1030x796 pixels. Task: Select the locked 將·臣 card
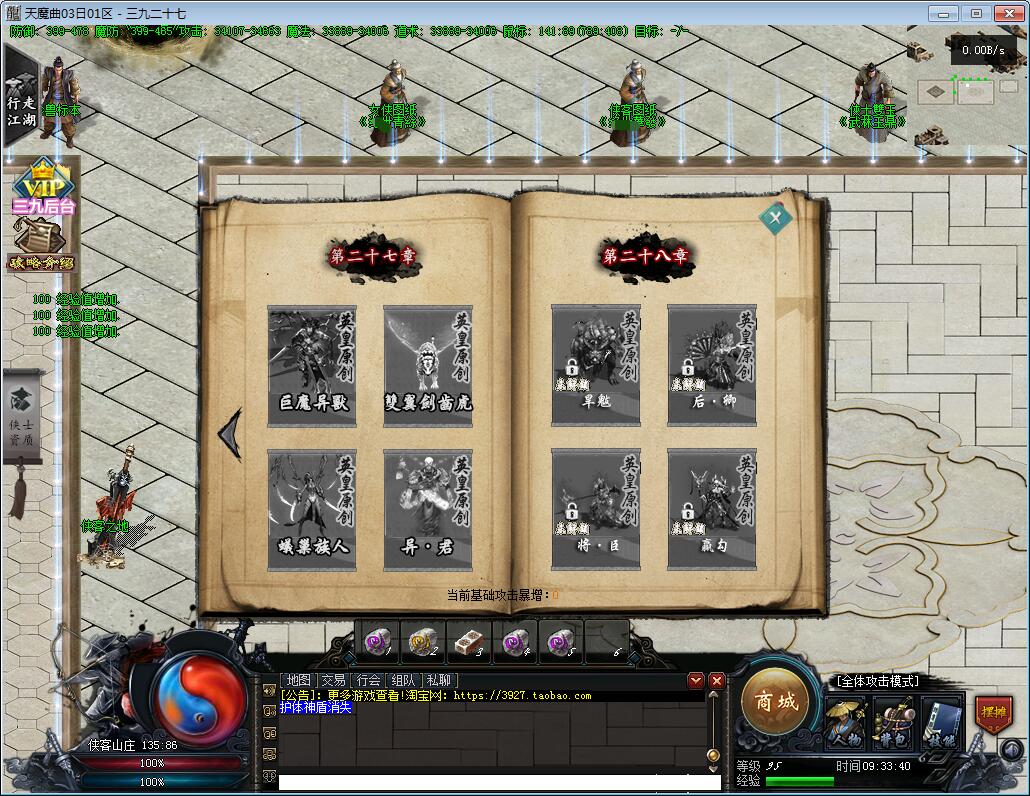point(596,510)
